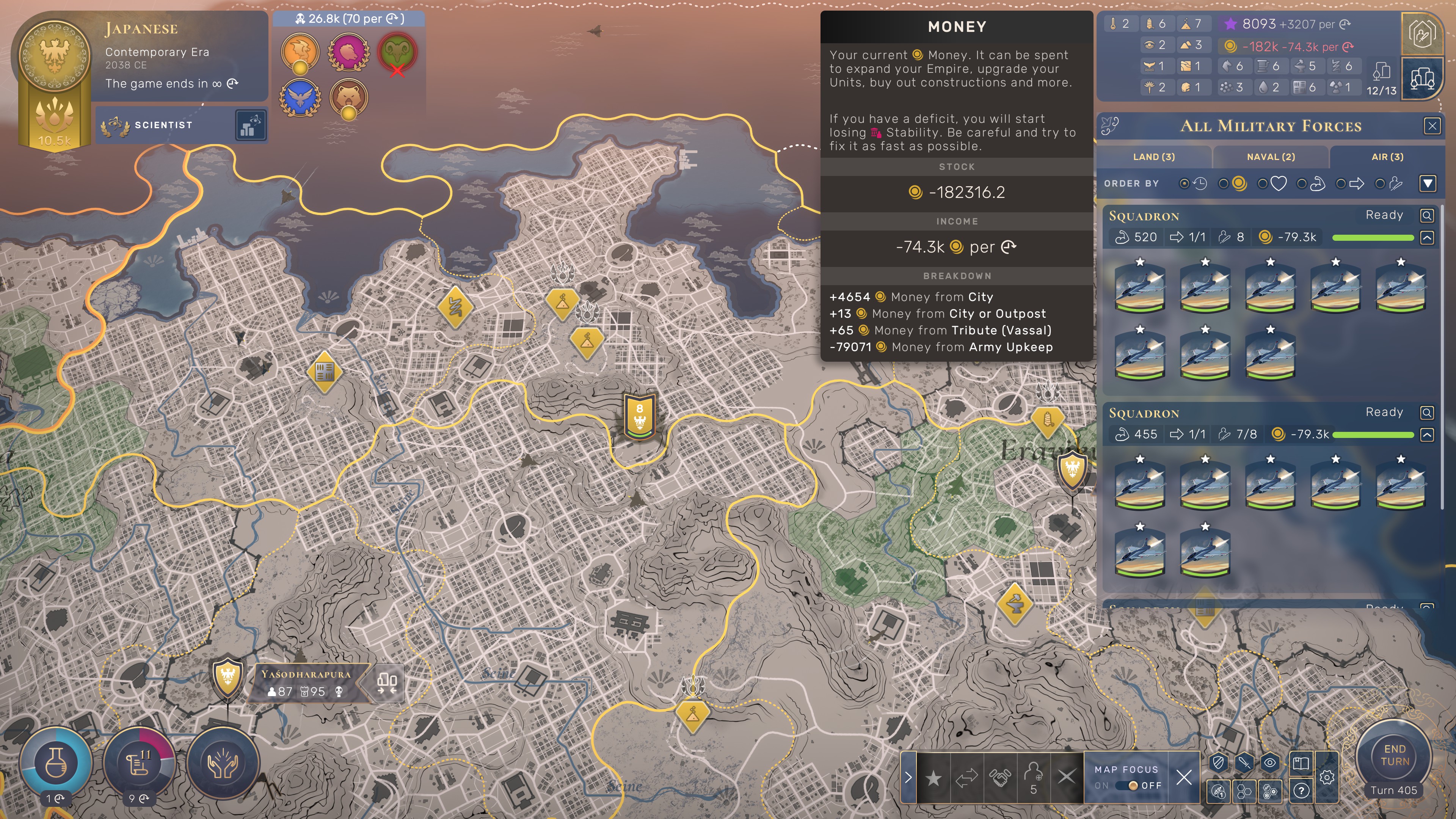Open the civics scroll screen
This screenshot has width=1456, height=819.
138,763
